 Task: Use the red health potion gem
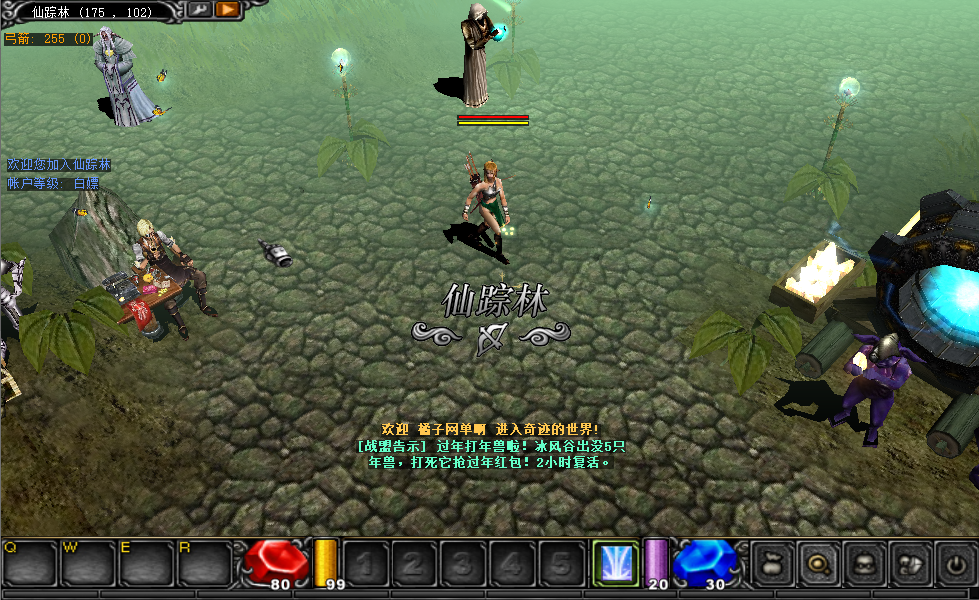275,561
